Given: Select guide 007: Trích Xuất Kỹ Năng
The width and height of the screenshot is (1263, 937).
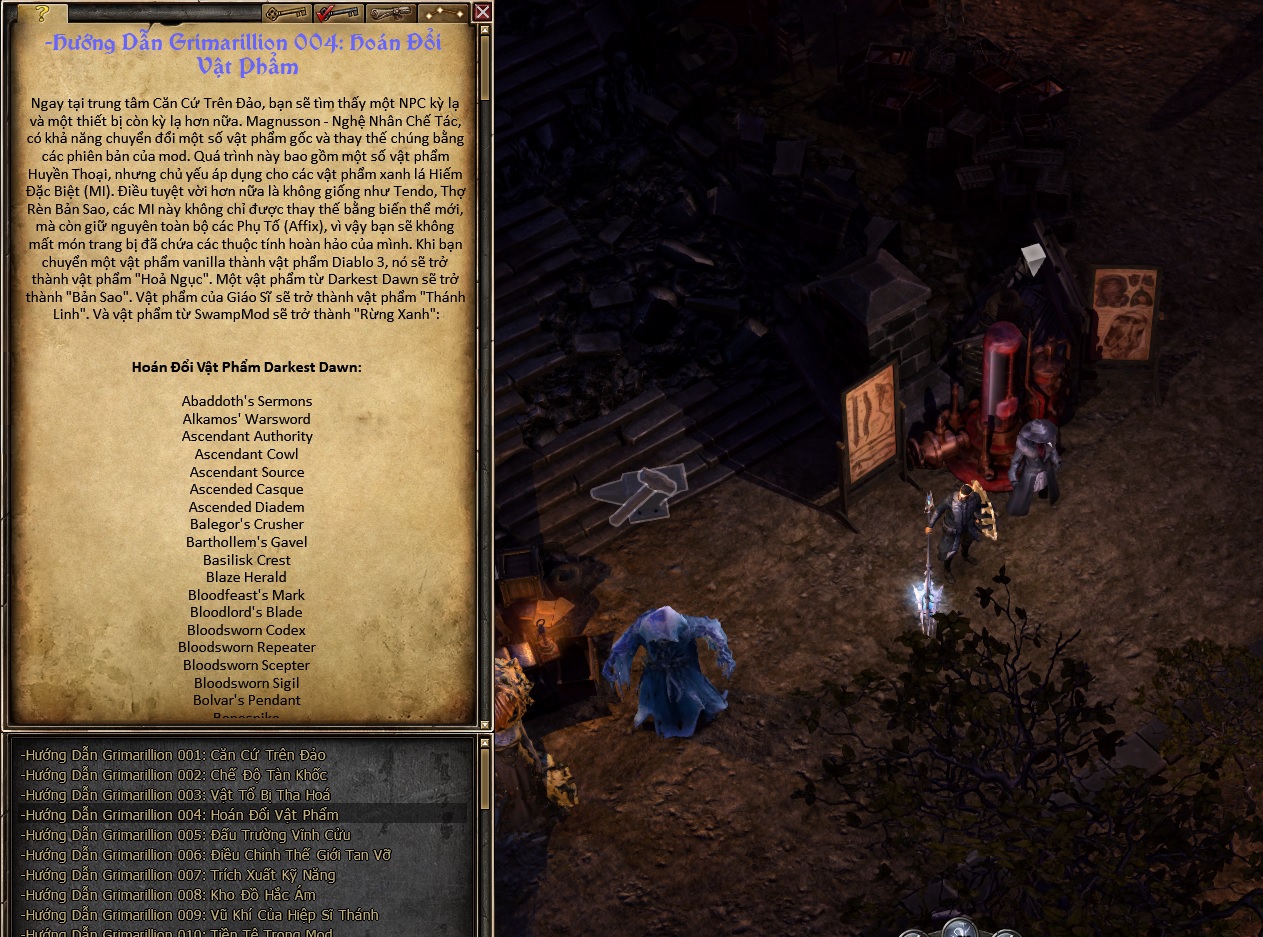Looking at the screenshot, I should 178,875.
